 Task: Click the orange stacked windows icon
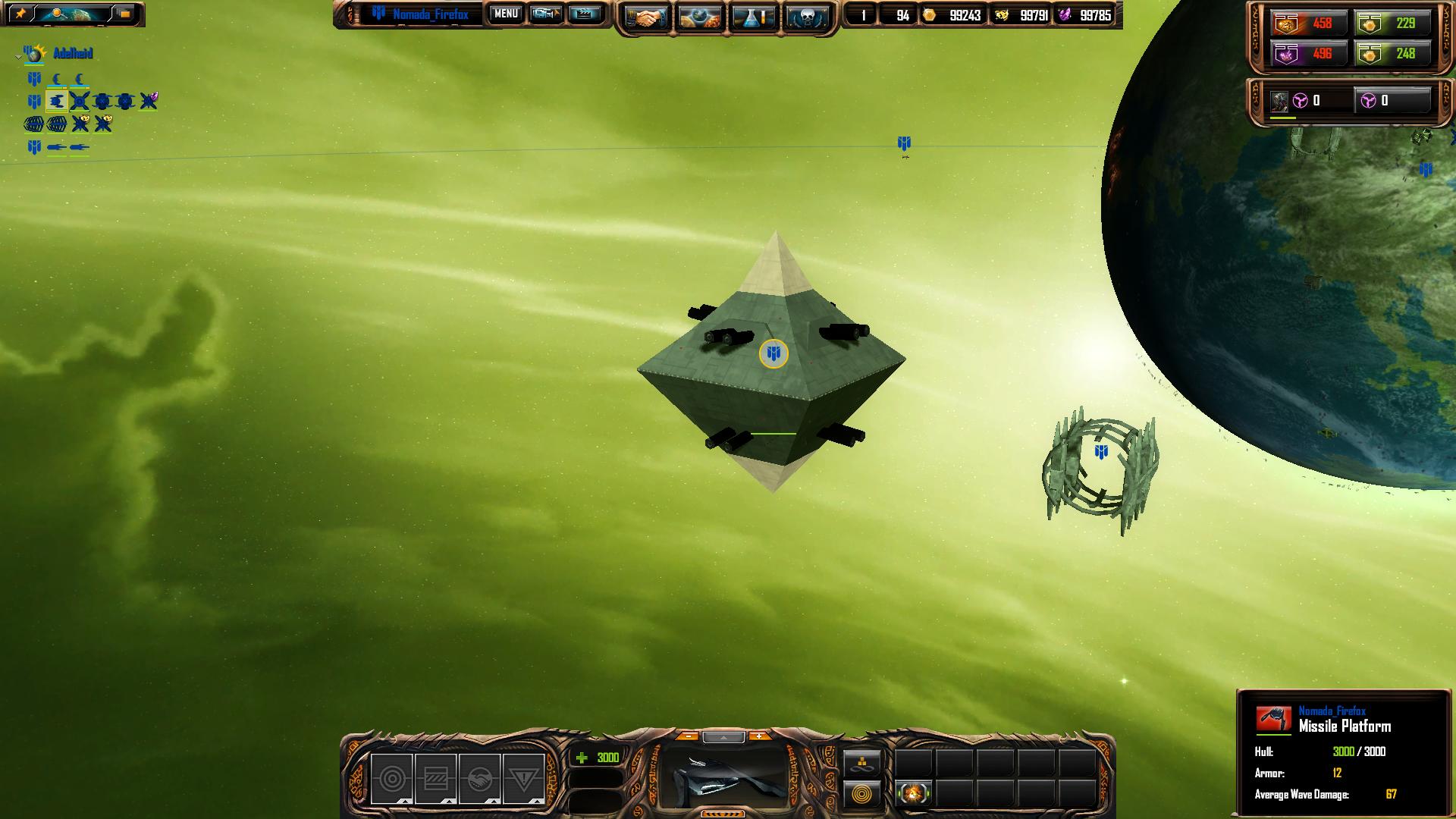pos(125,14)
